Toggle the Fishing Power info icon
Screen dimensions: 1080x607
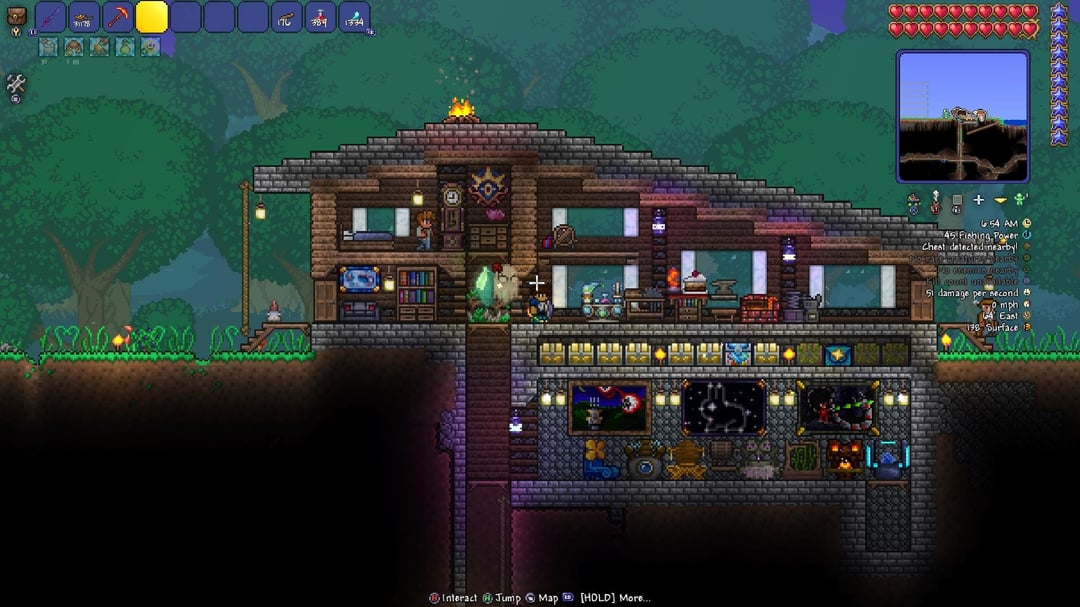point(1027,235)
